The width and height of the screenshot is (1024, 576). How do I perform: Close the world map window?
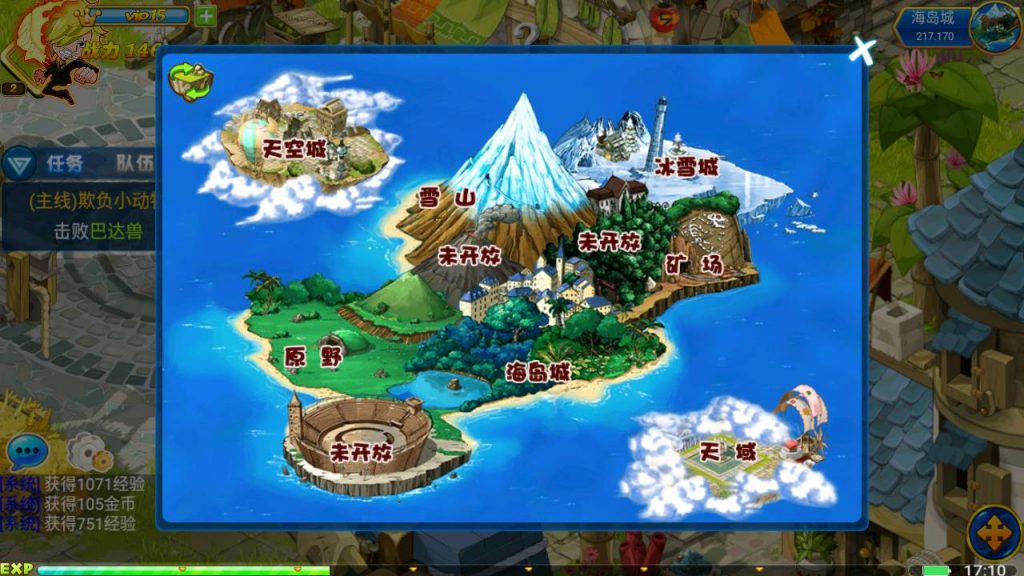tap(862, 50)
